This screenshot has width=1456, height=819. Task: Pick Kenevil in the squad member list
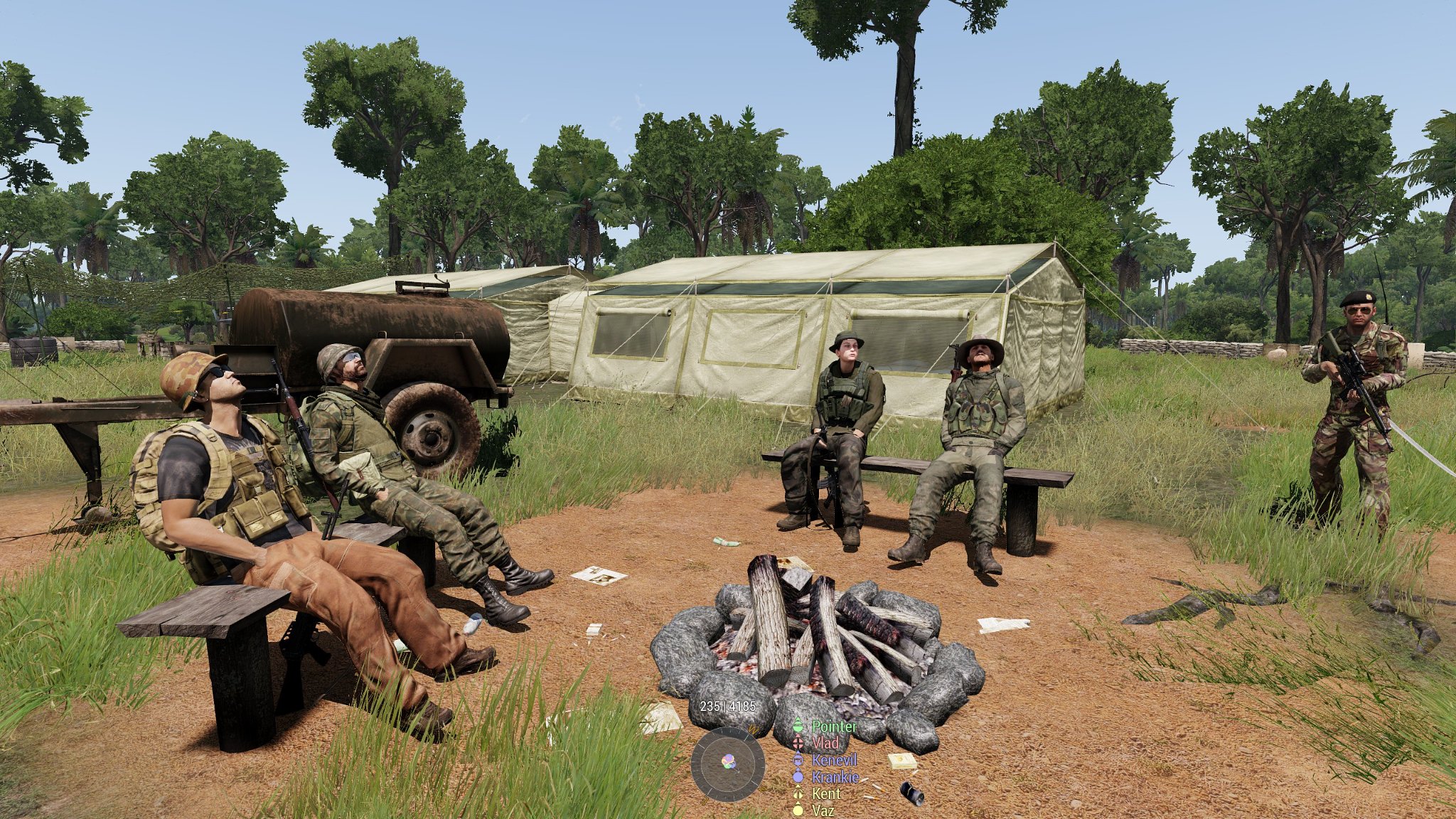tap(834, 760)
